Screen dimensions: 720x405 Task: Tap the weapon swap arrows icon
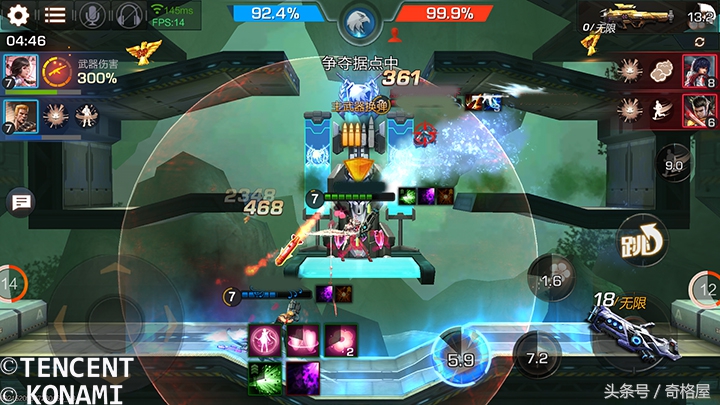pos(700,42)
